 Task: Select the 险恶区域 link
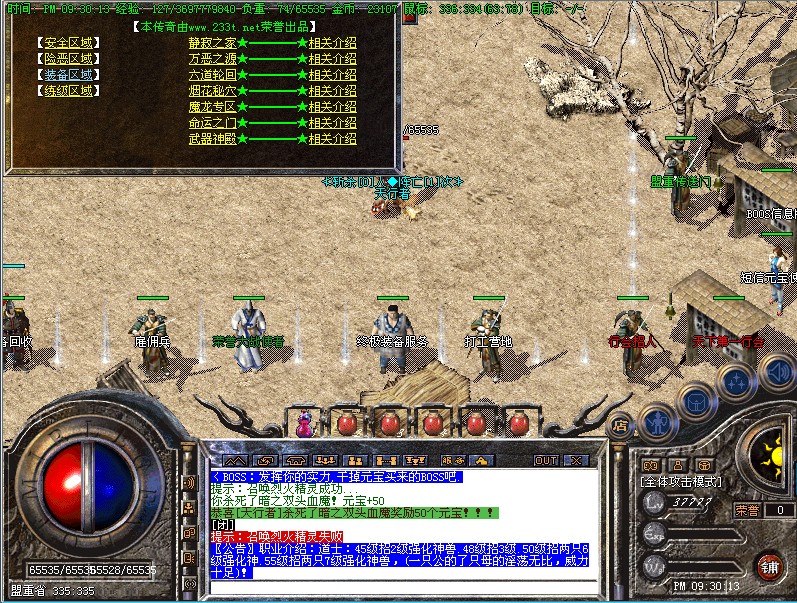click(68, 58)
